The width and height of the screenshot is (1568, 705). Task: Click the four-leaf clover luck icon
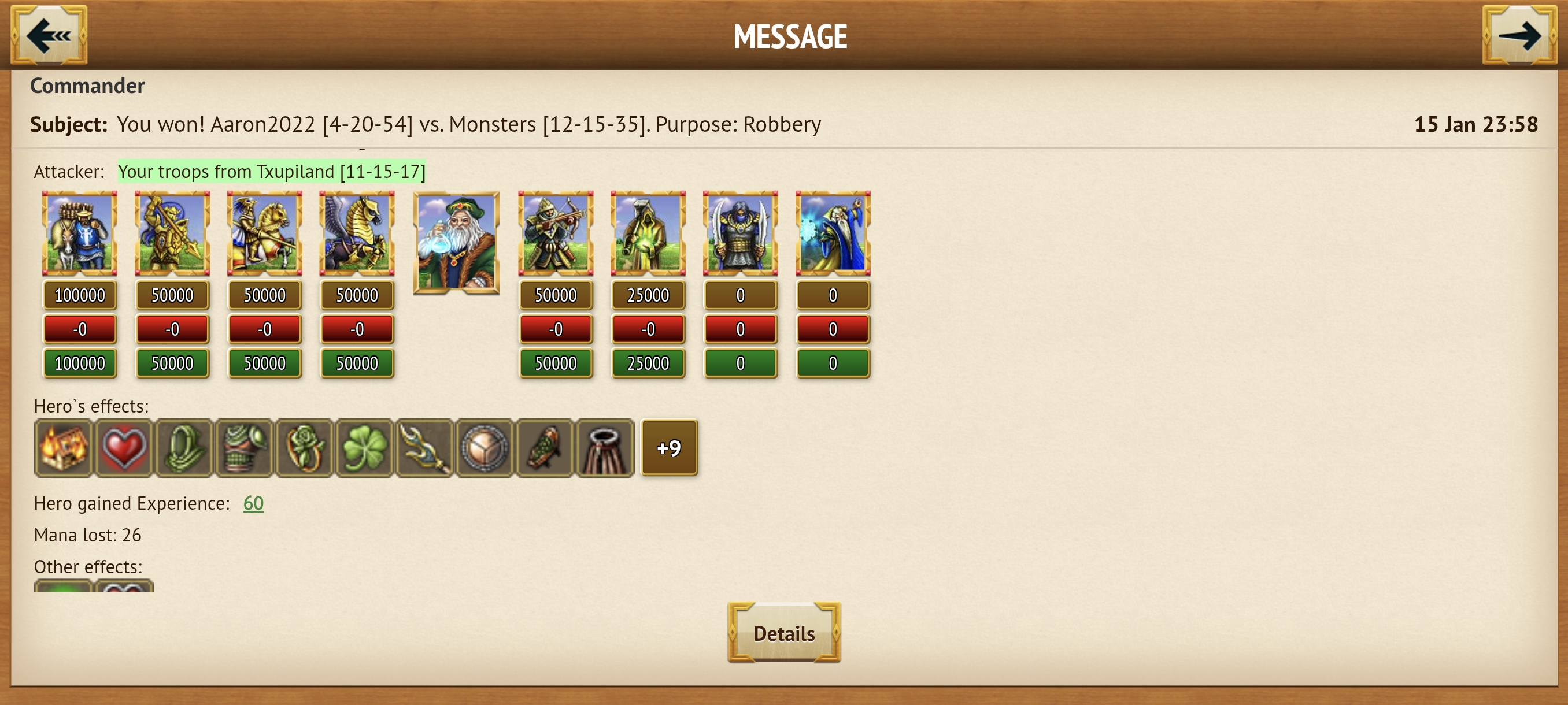pos(364,448)
